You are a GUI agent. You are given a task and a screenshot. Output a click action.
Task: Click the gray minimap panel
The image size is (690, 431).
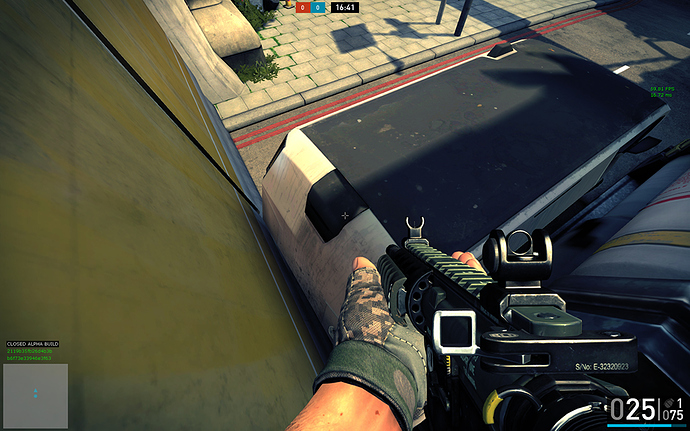[x=35, y=396]
